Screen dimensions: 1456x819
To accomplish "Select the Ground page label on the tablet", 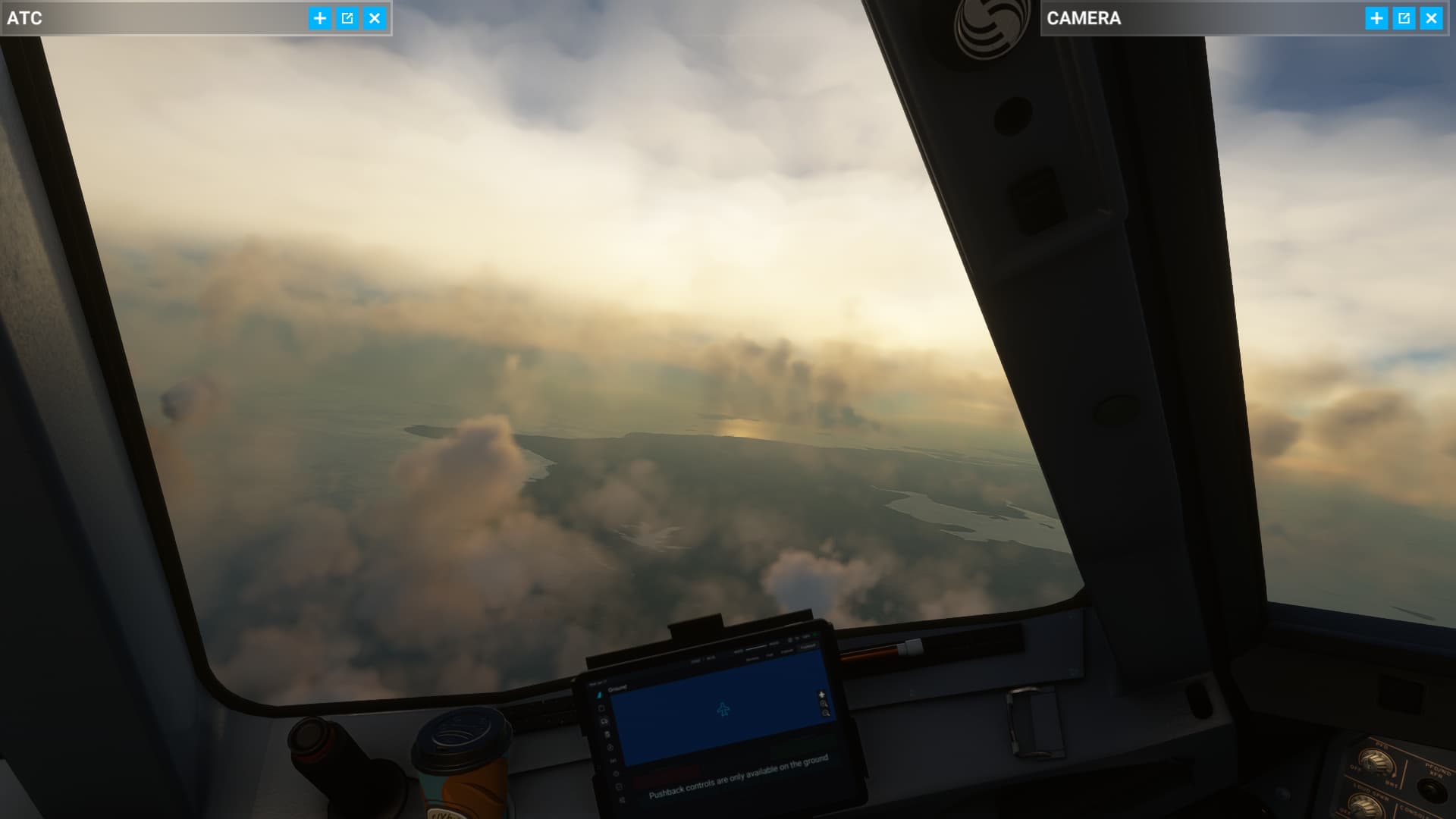I will point(618,687).
